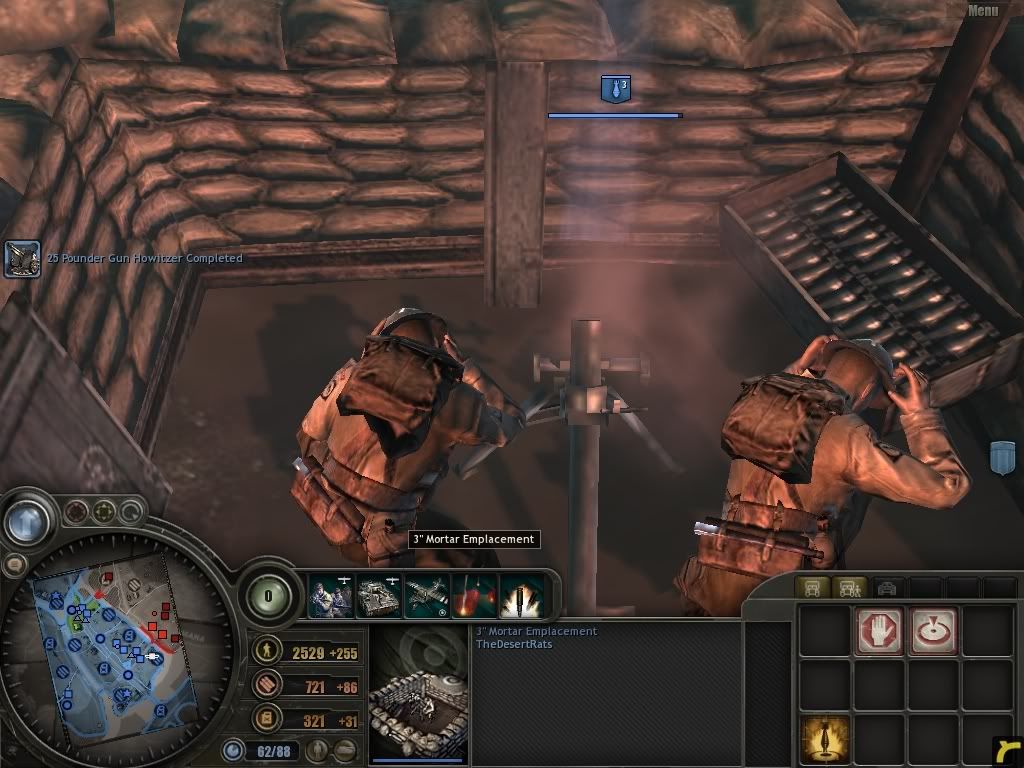This screenshot has height=768, width=1024.
Task: Click the yellow curved arrow corner button
Action: click(1008, 751)
